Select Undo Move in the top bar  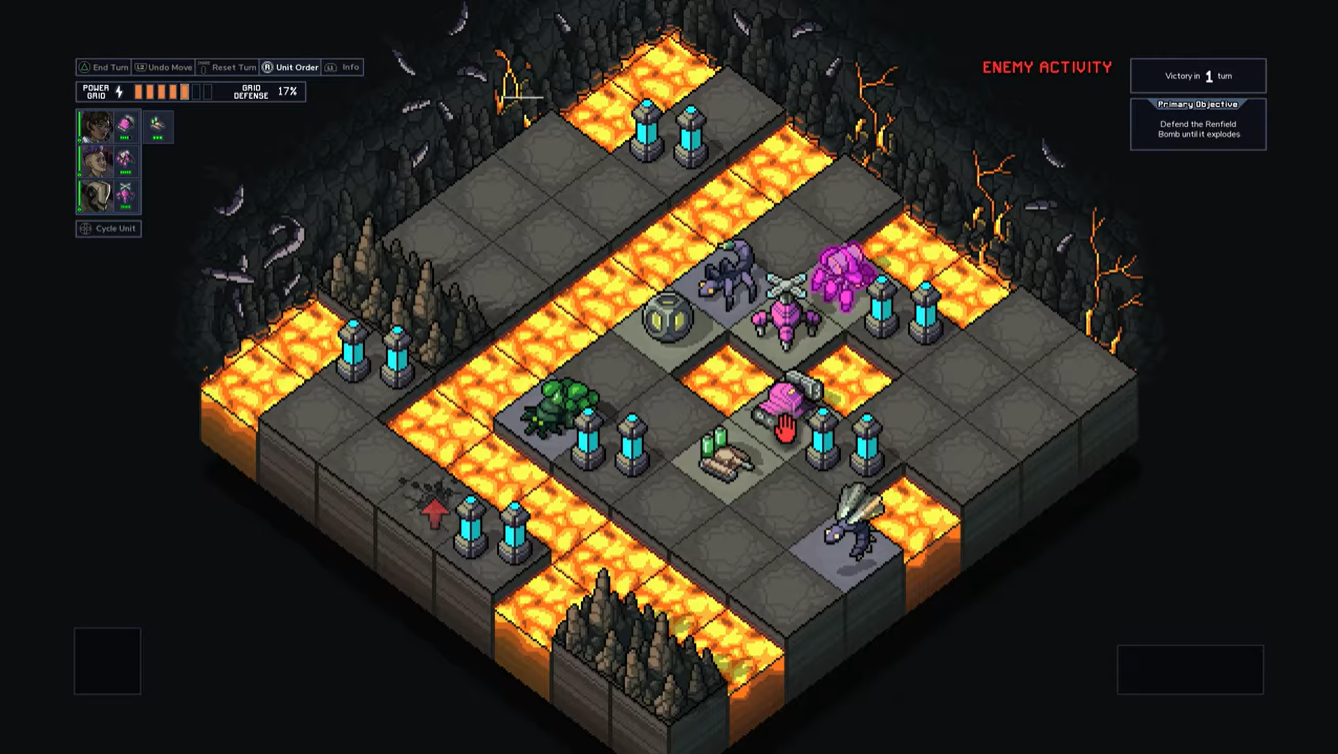[163, 67]
